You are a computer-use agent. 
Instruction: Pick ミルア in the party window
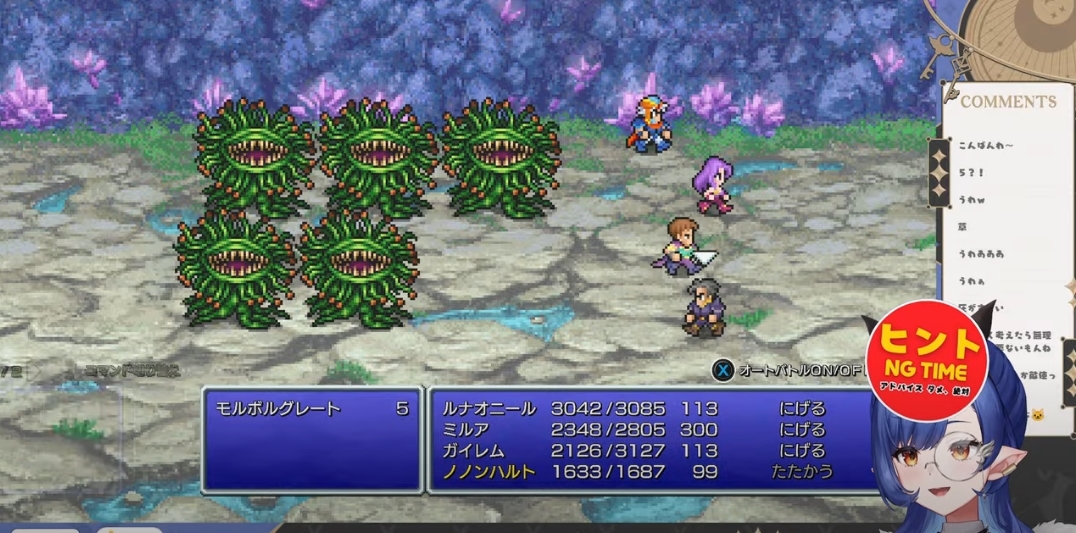(x=466, y=430)
